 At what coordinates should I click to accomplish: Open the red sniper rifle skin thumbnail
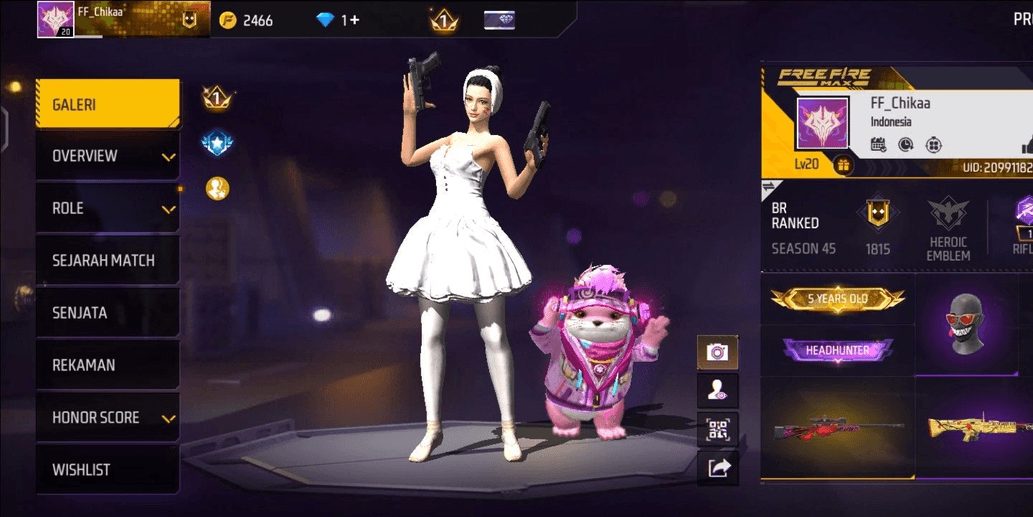(x=838, y=429)
